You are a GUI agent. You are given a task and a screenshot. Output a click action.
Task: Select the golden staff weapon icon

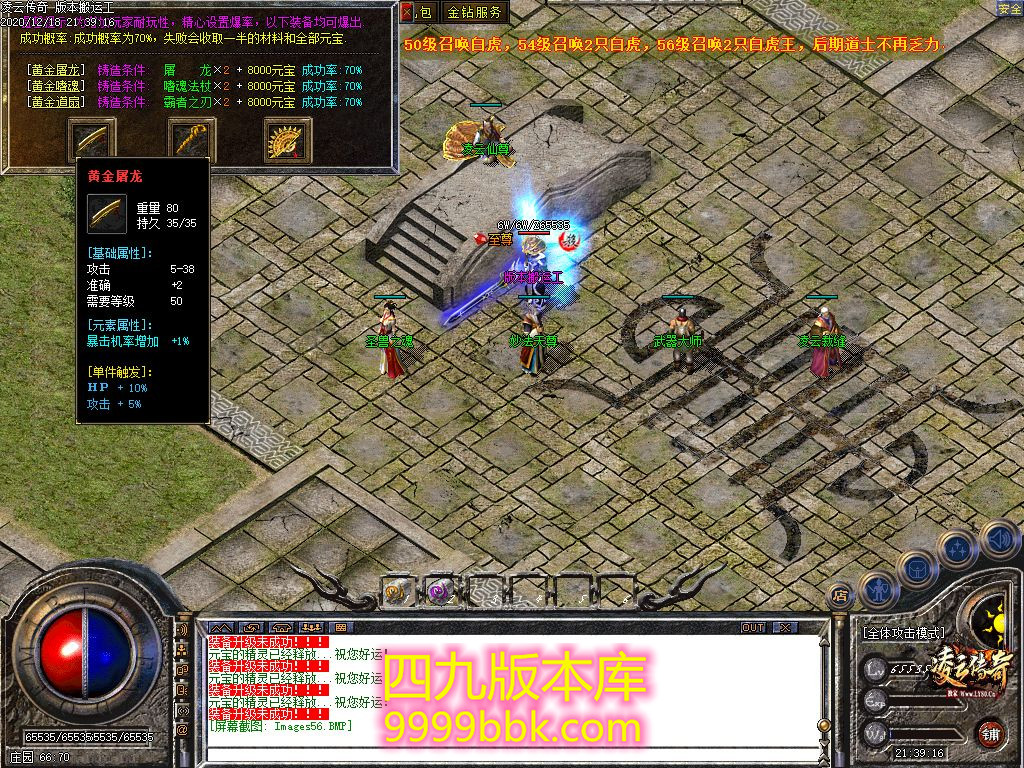191,138
